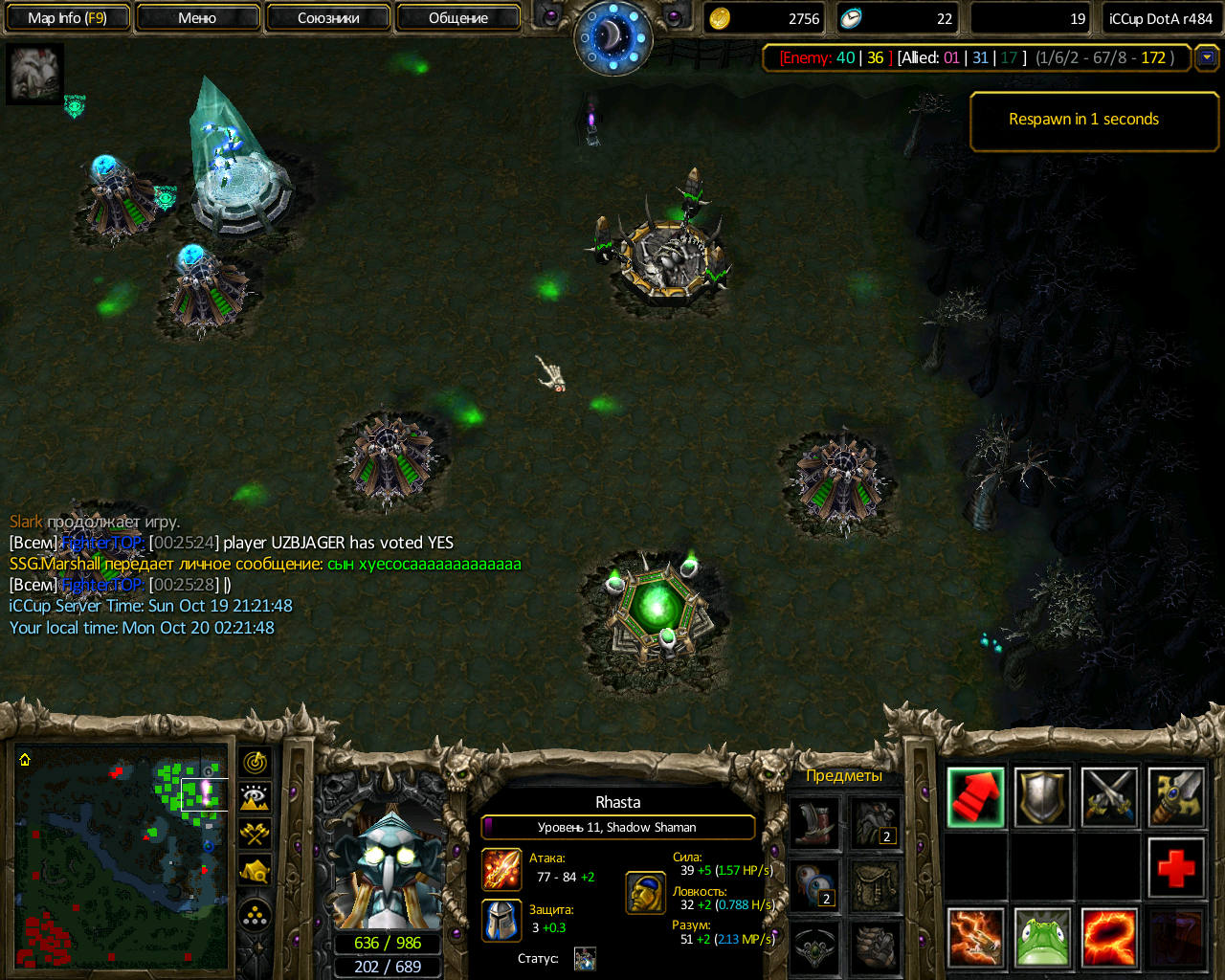Cast the green frog Hex ability
This screenshot has width=1225, height=980.
coord(1042,938)
